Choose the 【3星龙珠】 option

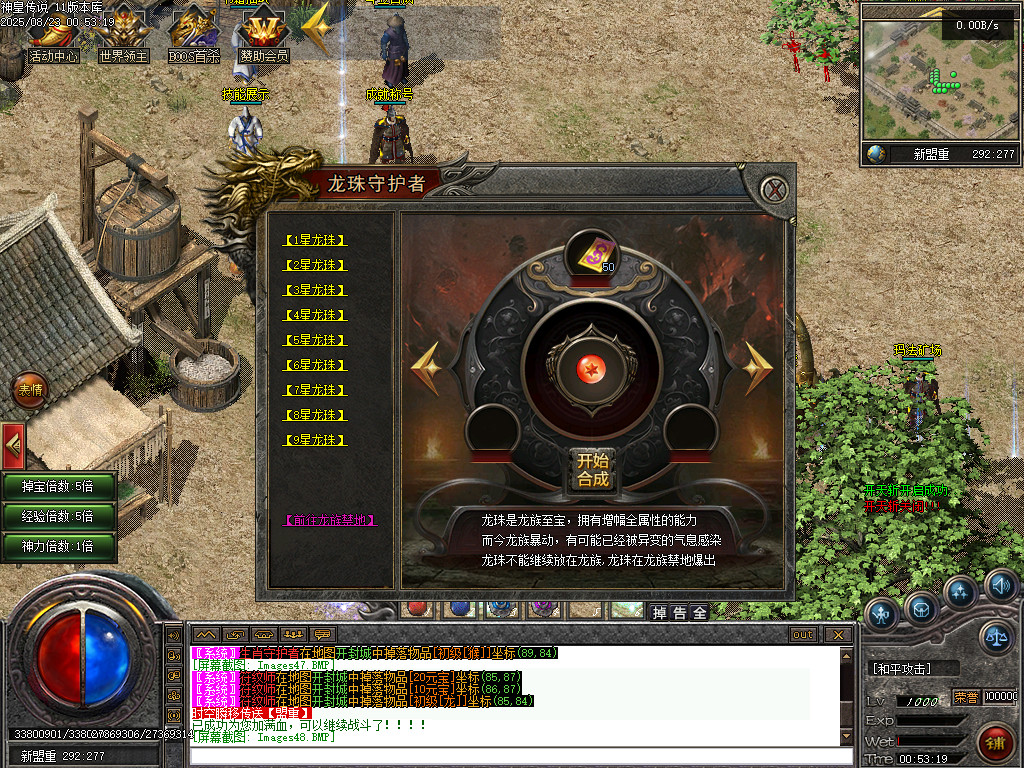(316, 290)
